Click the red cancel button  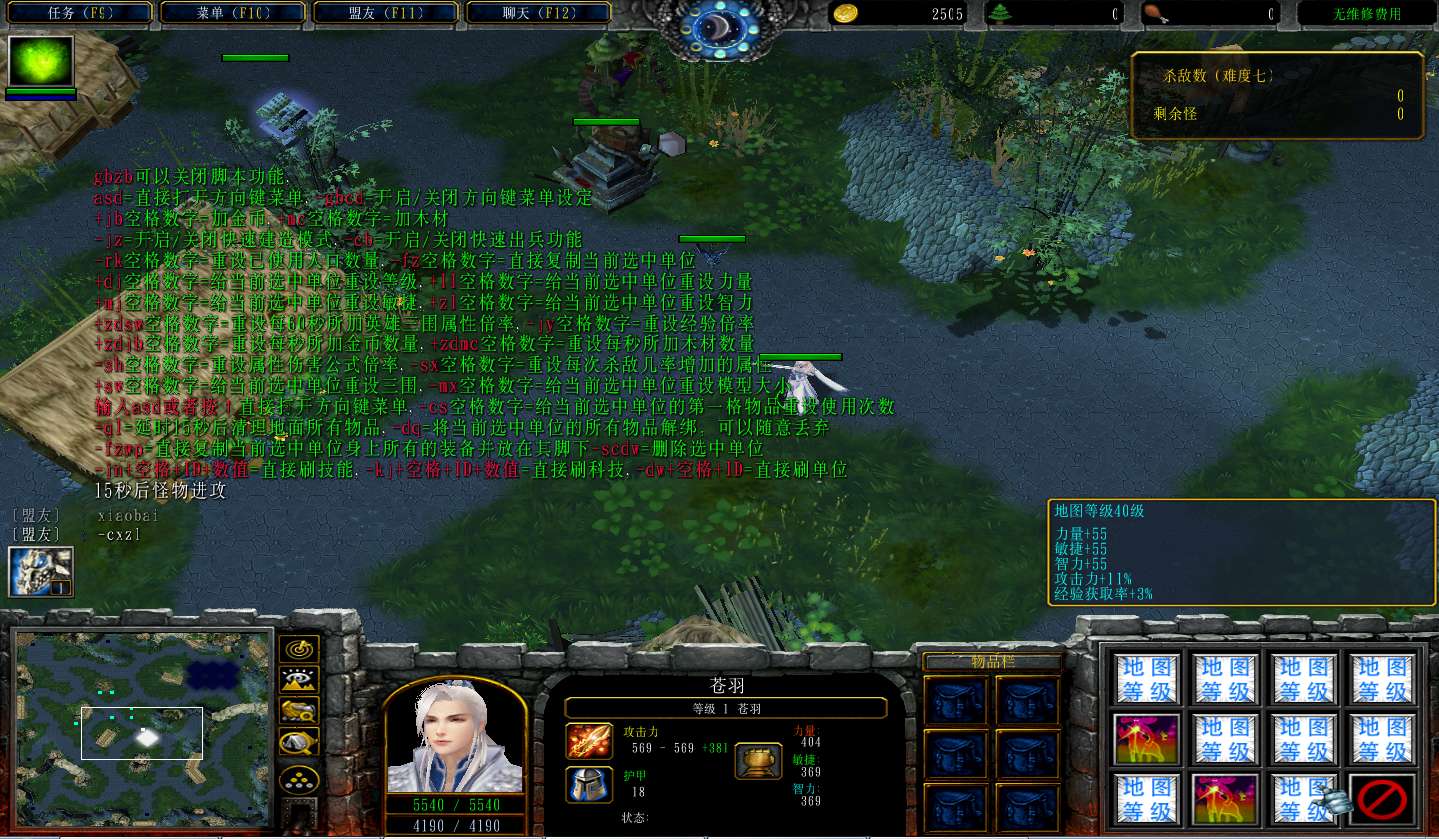[x=1383, y=798]
